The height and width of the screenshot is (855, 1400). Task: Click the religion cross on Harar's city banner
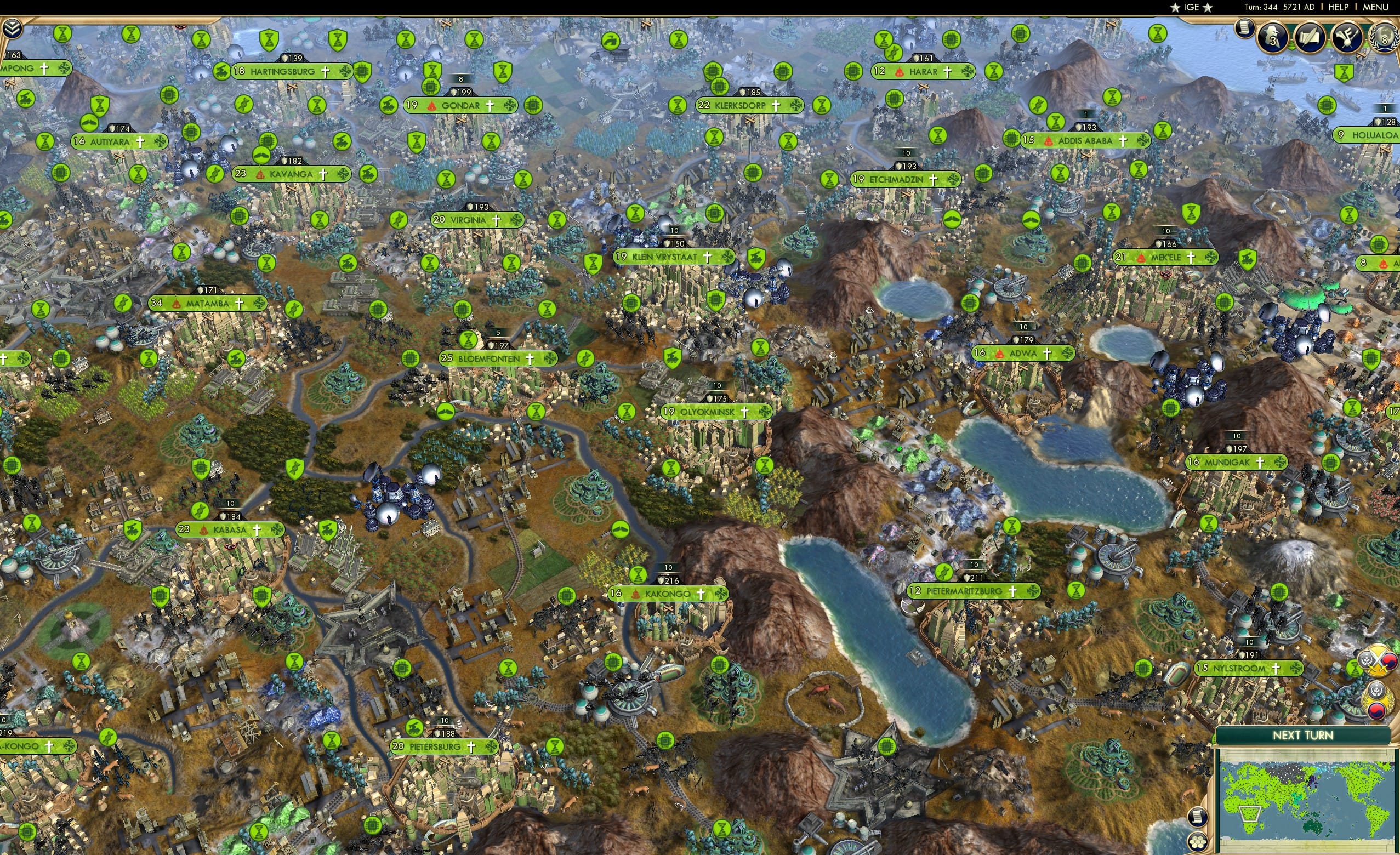(x=948, y=72)
